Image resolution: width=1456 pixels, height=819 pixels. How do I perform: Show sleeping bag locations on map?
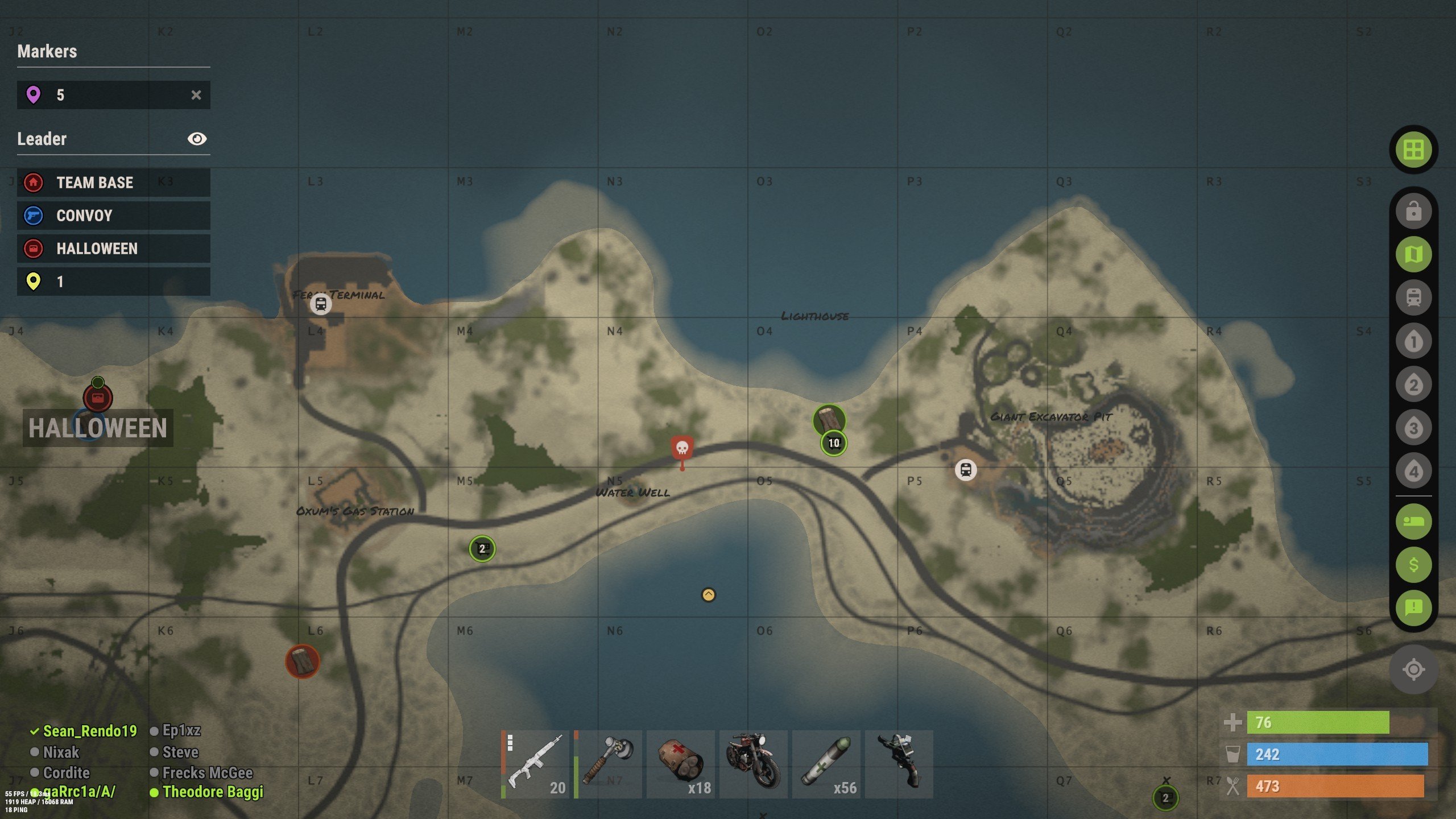point(1413,522)
